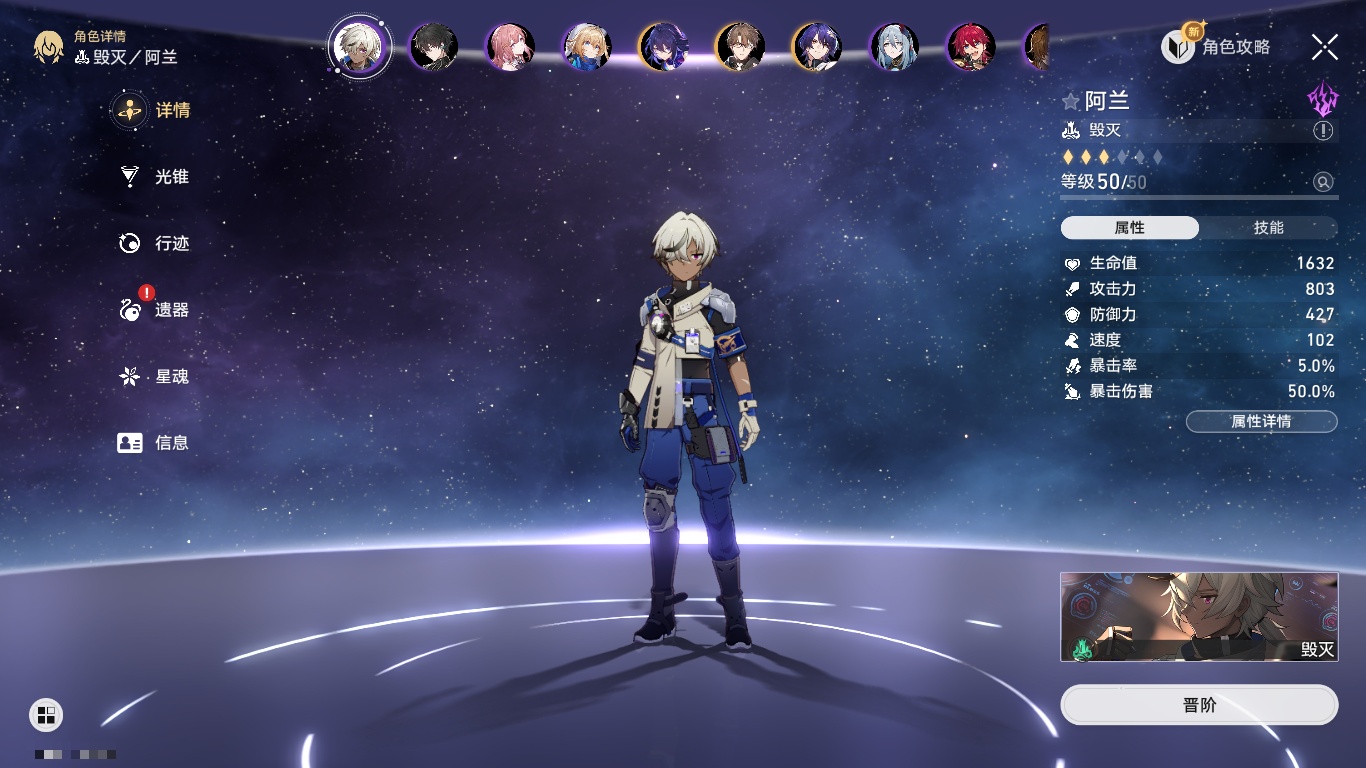Open the 角色攻略 character guide
Image resolution: width=1366 pixels, height=768 pixels.
pyautogui.click(x=1216, y=46)
